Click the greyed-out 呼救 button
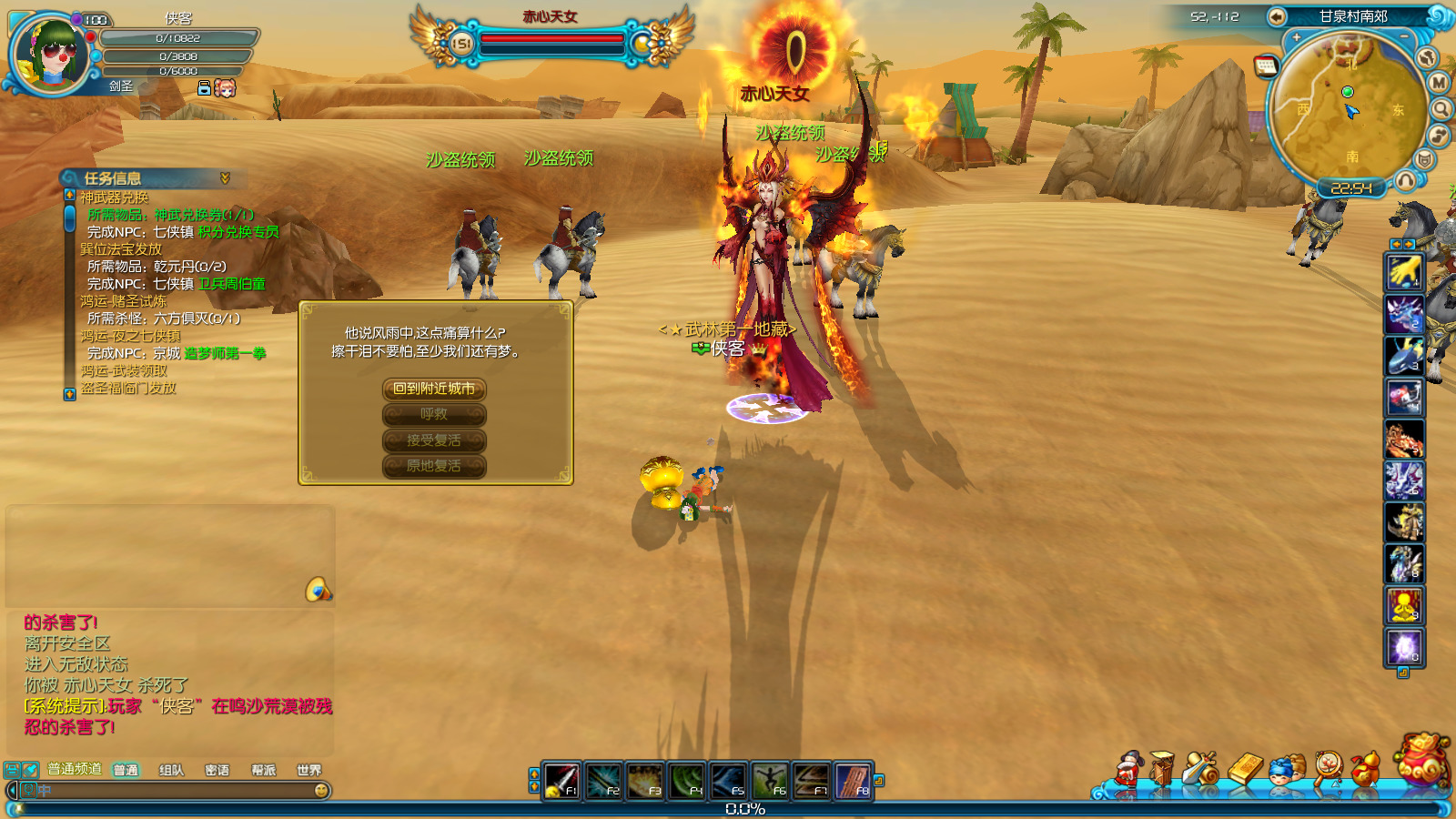Viewport: 1456px width, 819px height. (x=434, y=415)
